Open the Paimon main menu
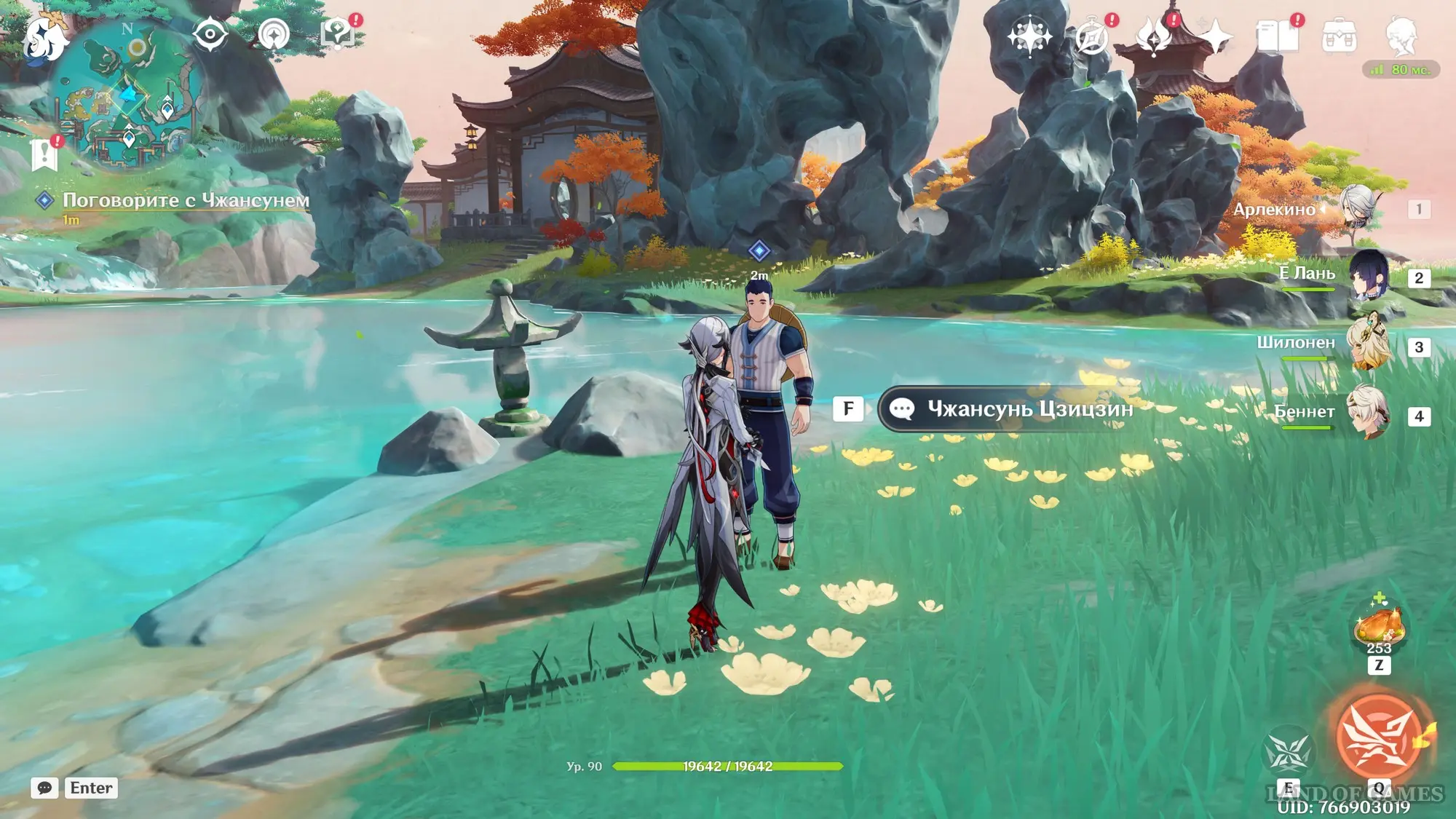 (44, 36)
